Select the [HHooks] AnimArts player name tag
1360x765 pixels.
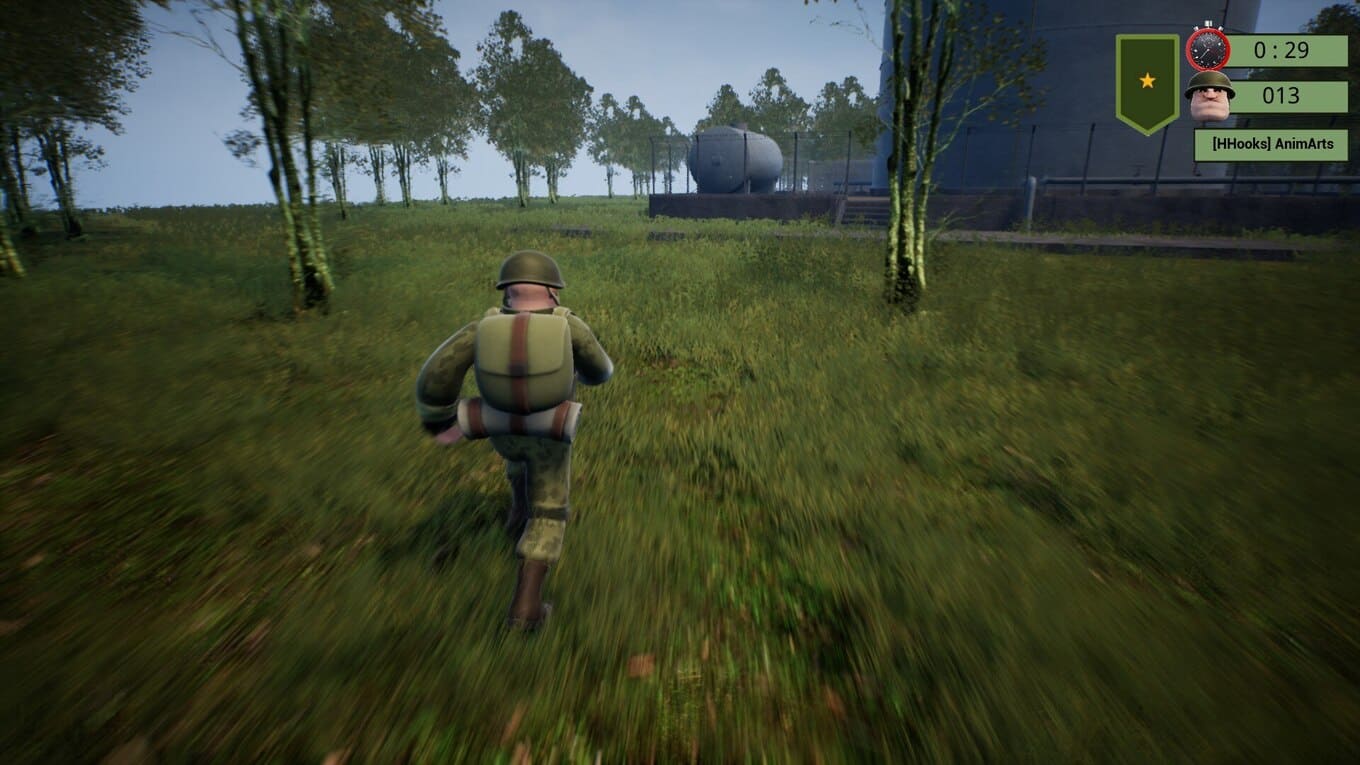(x=1270, y=144)
